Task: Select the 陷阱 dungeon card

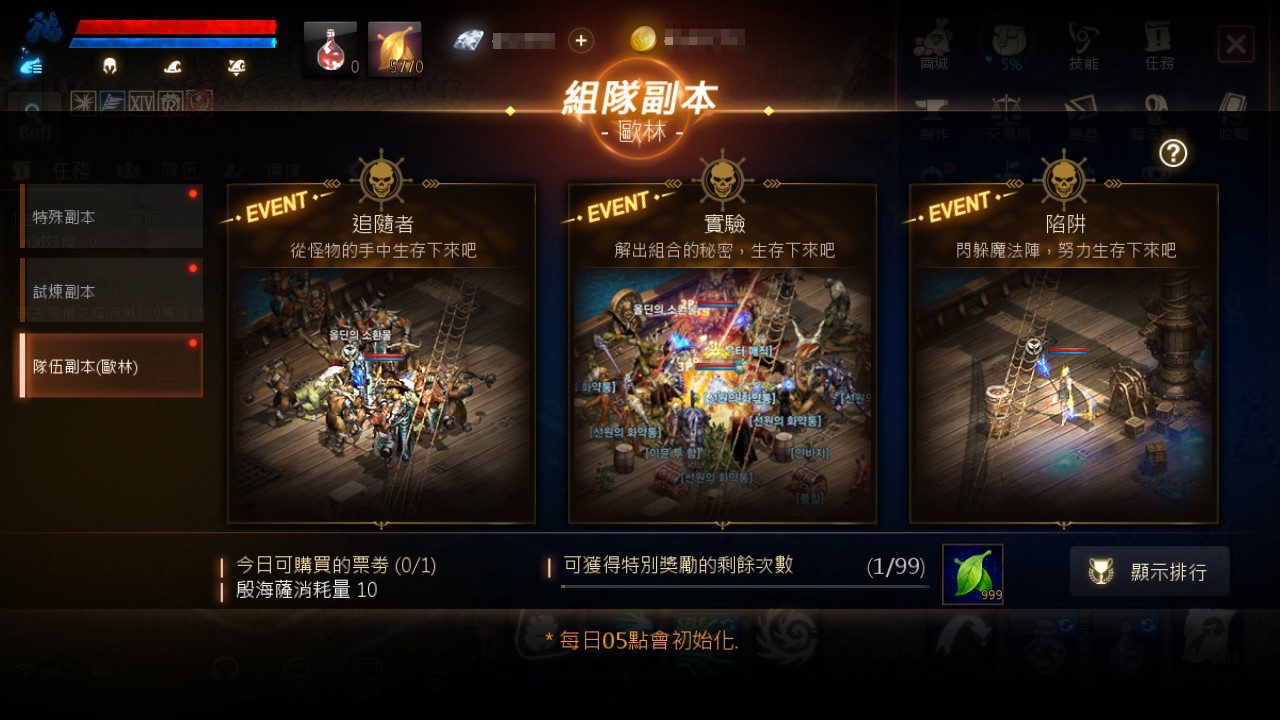Action: (x=1063, y=350)
